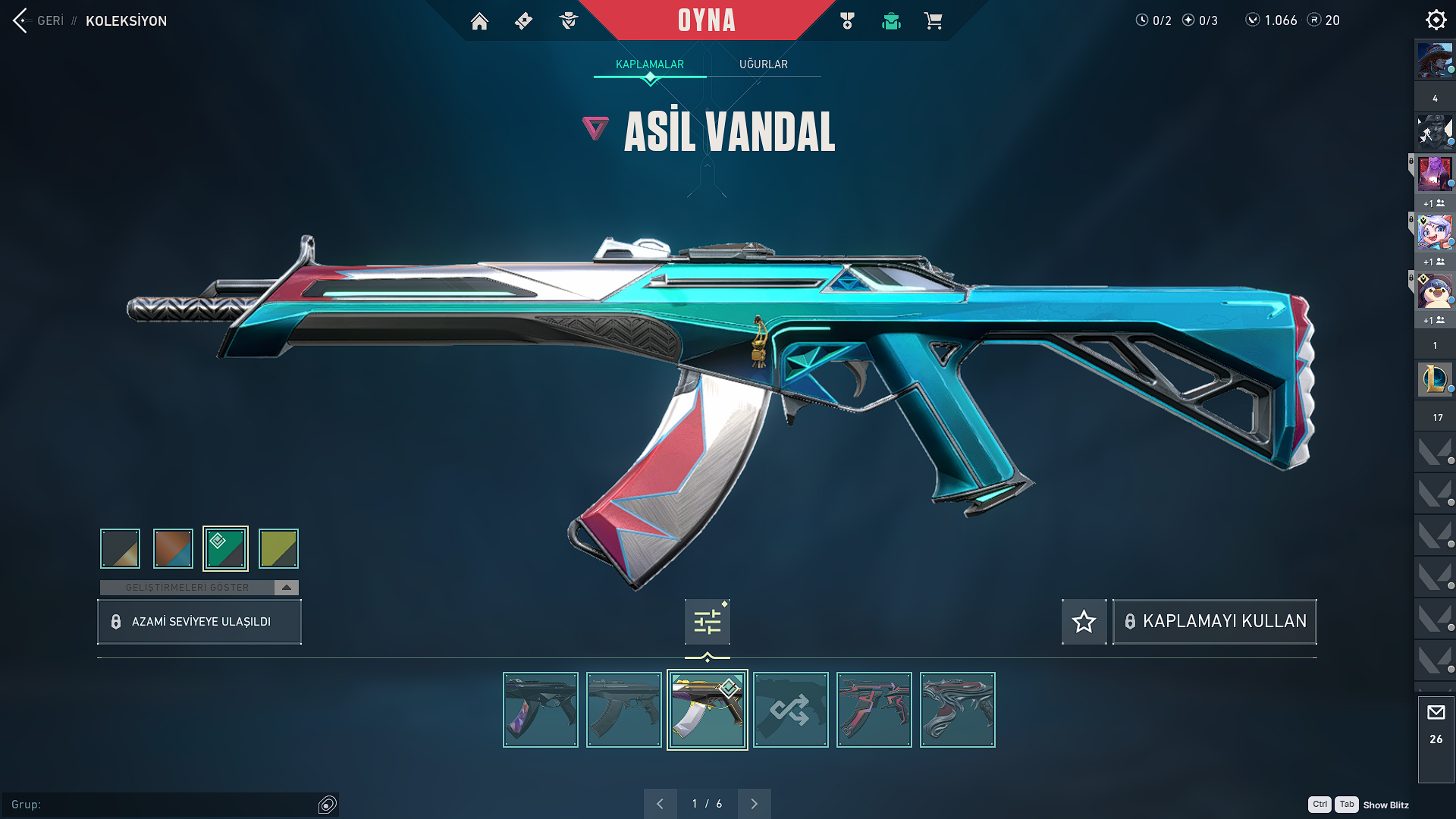Click the Kaplamayı Kullan equip button
Screen dimensions: 1456x819
click(1214, 622)
